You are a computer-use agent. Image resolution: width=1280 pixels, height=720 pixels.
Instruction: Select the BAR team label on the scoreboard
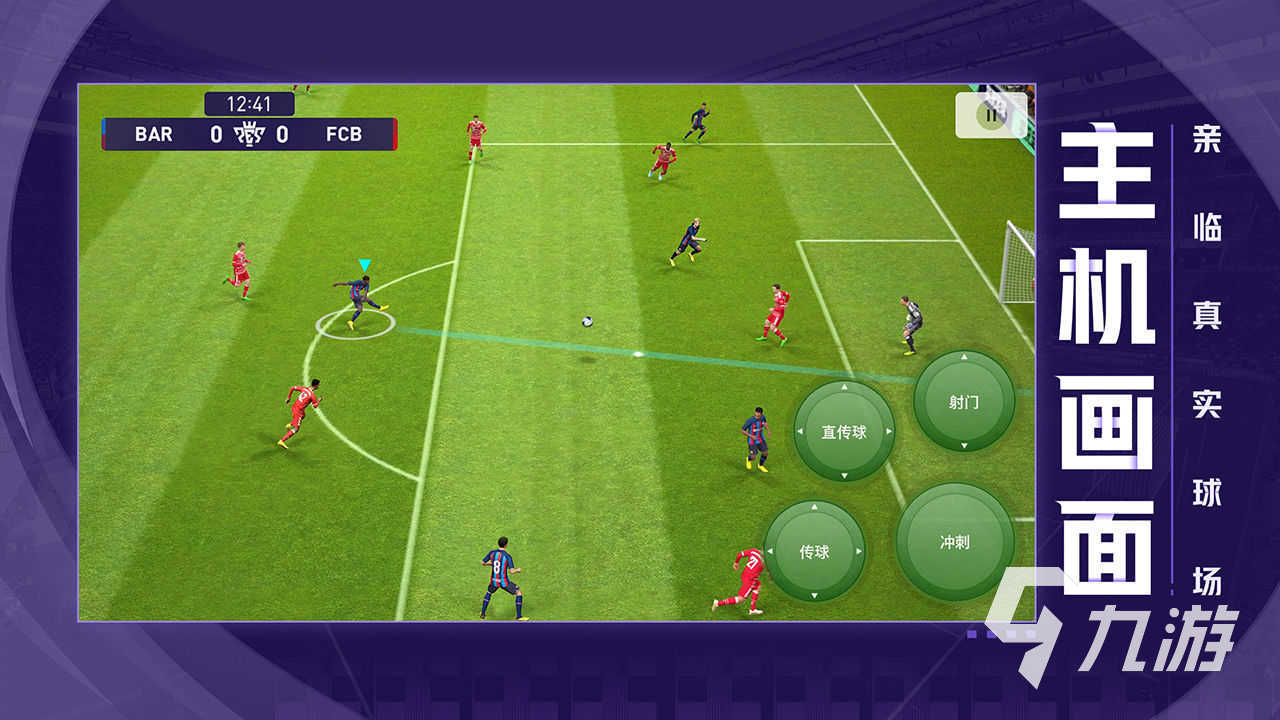(154, 134)
